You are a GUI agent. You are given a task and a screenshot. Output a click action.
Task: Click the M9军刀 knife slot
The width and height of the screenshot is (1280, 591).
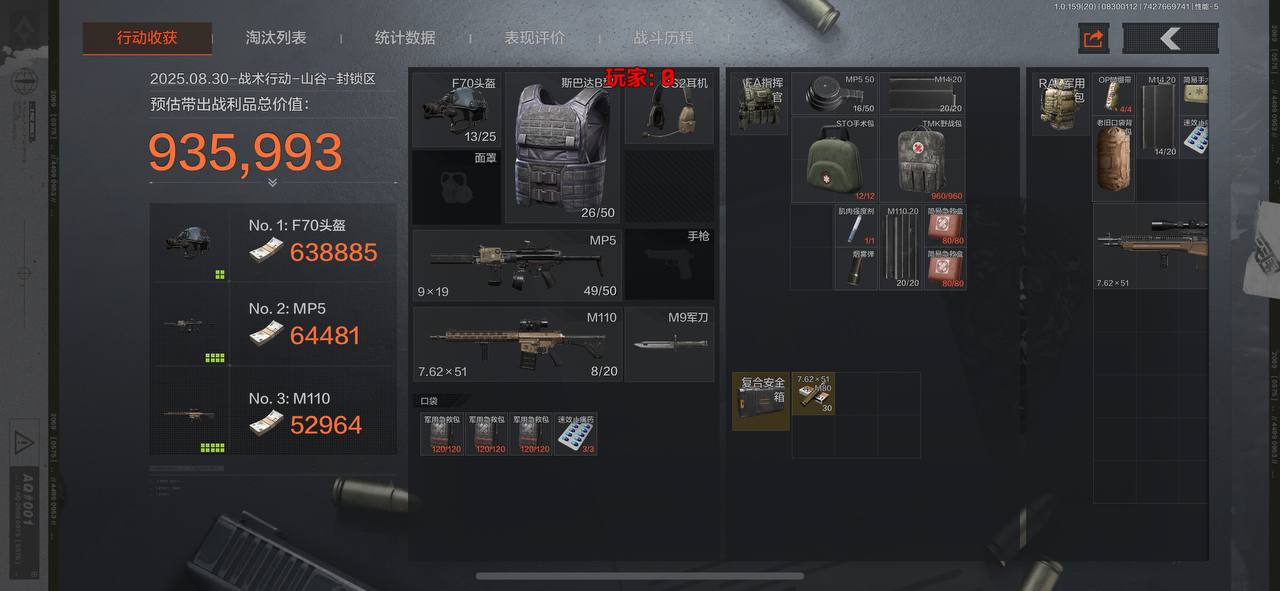(669, 344)
